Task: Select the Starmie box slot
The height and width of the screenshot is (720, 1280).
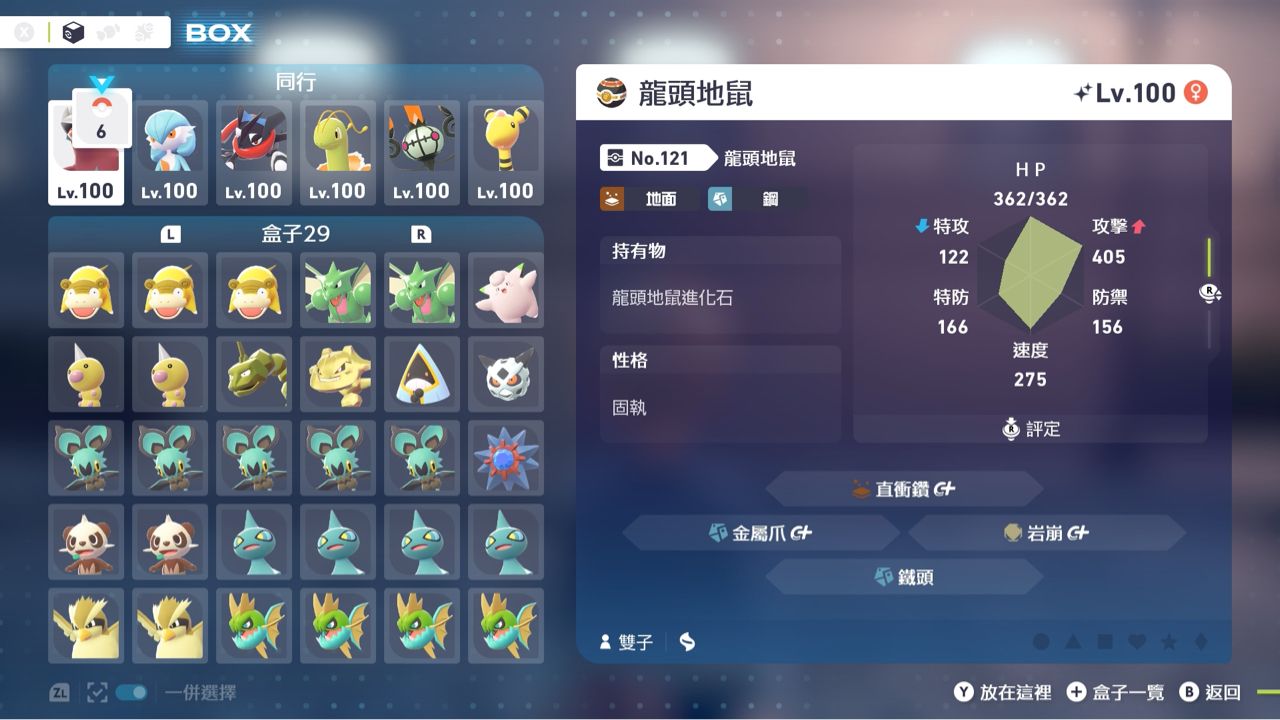Action: (506, 458)
